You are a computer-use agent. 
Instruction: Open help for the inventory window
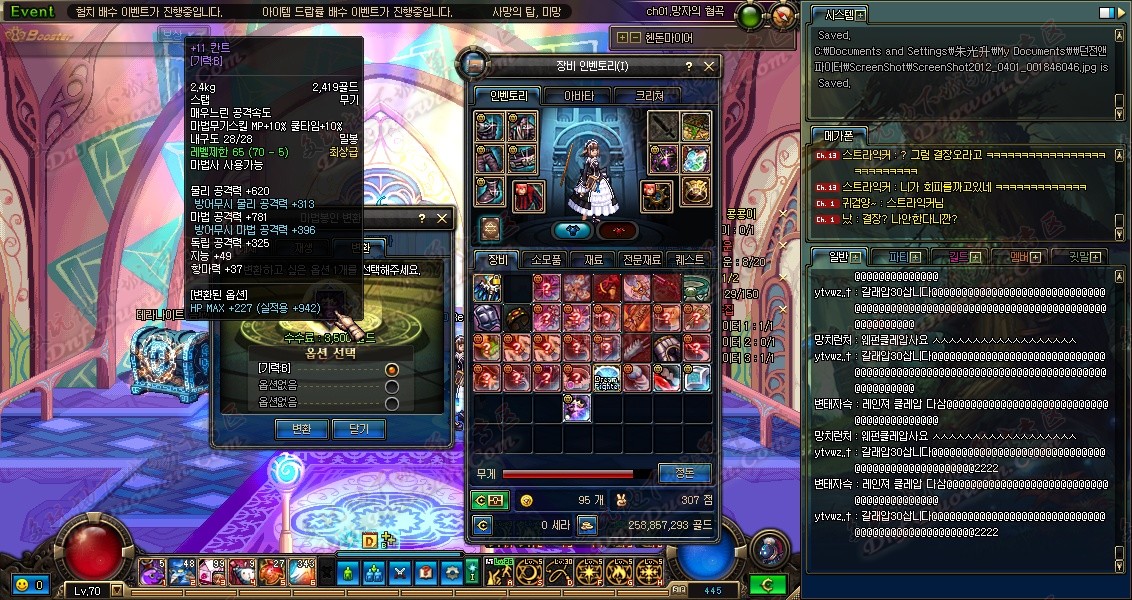coord(688,66)
